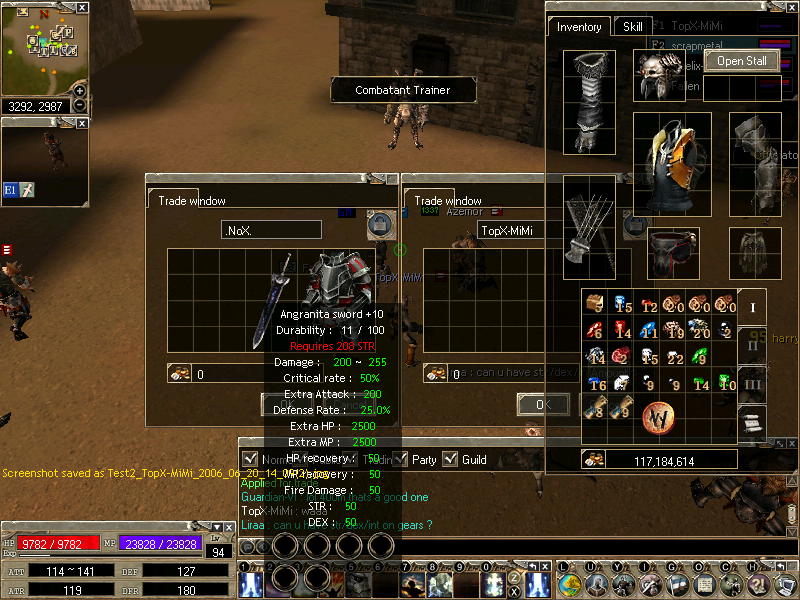Switch to the Skill tab
The width and height of the screenshot is (800, 600).
point(633,27)
